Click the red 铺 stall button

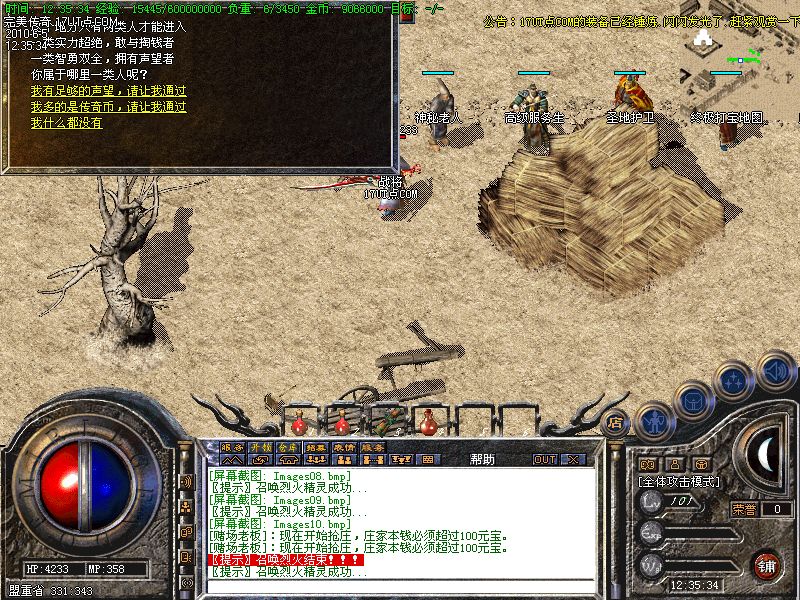click(x=767, y=565)
